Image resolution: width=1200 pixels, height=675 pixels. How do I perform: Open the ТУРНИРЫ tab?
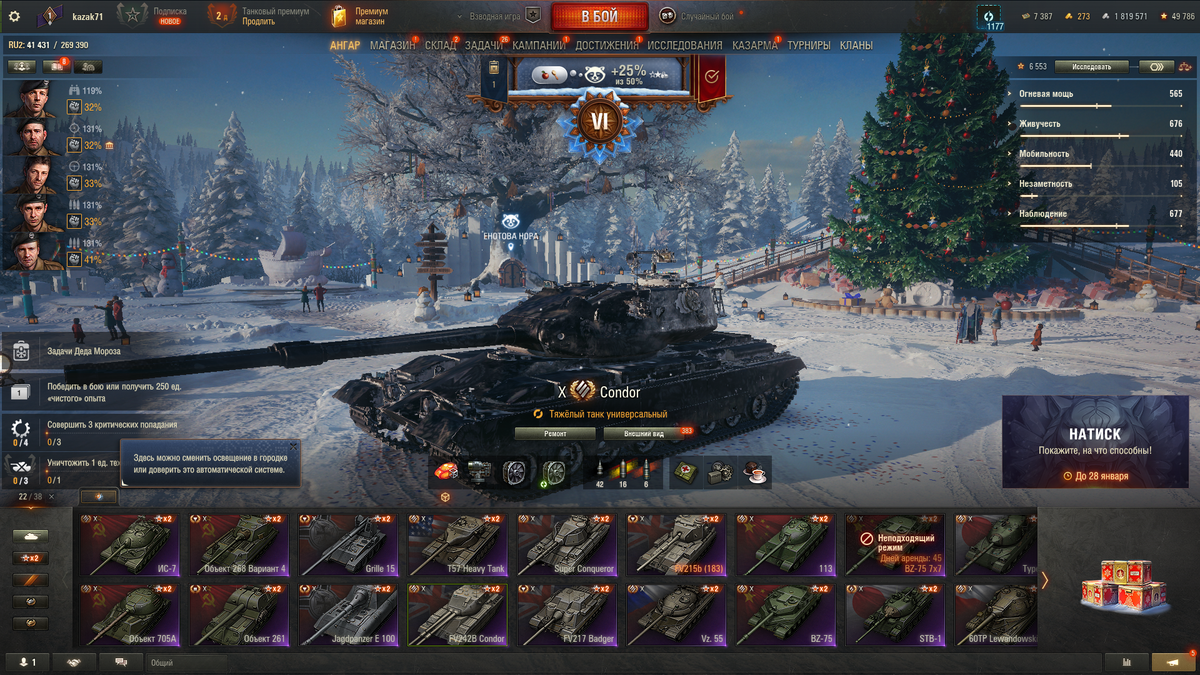pos(808,45)
